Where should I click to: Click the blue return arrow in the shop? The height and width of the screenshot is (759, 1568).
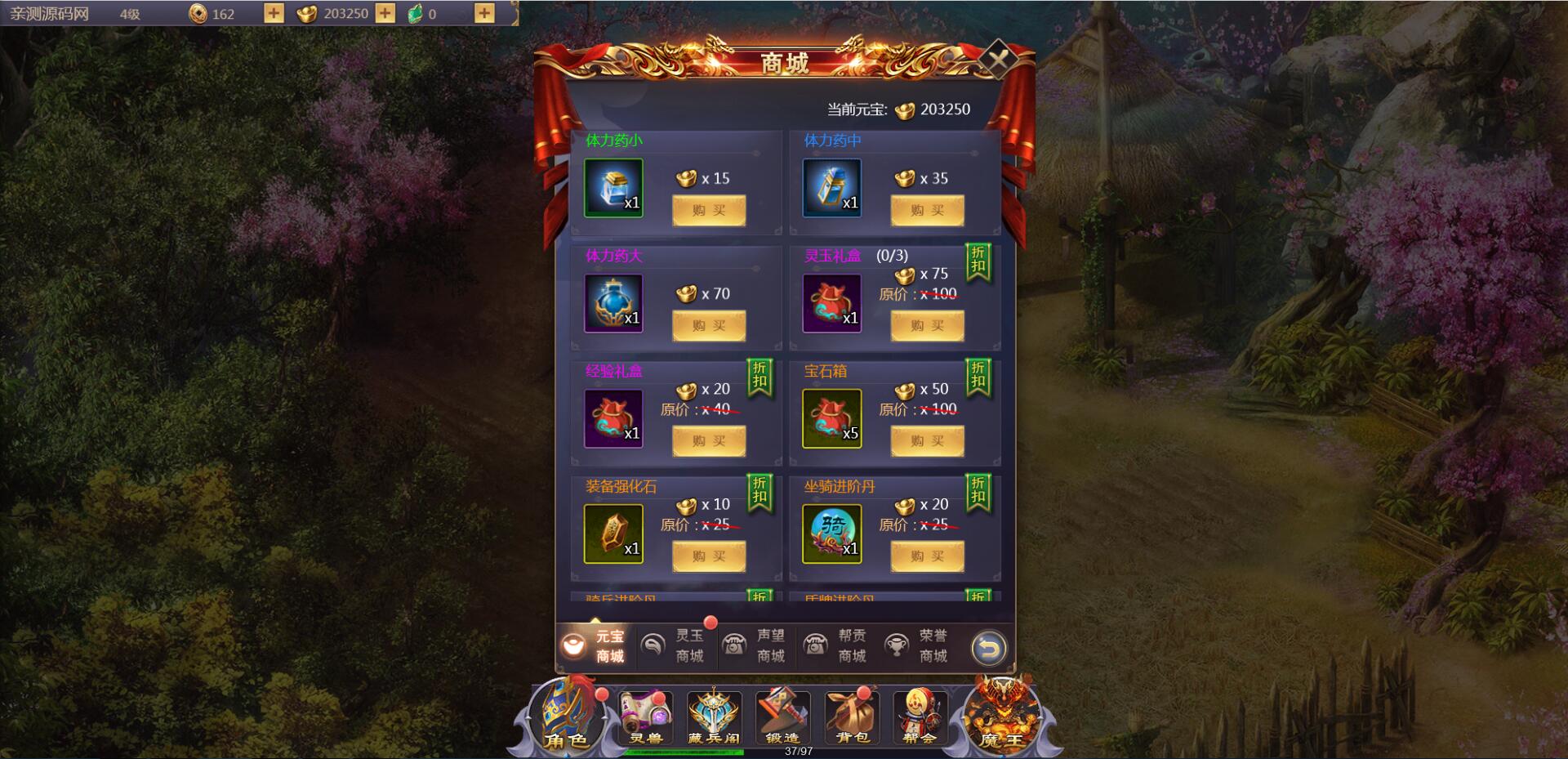click(989, 646)
